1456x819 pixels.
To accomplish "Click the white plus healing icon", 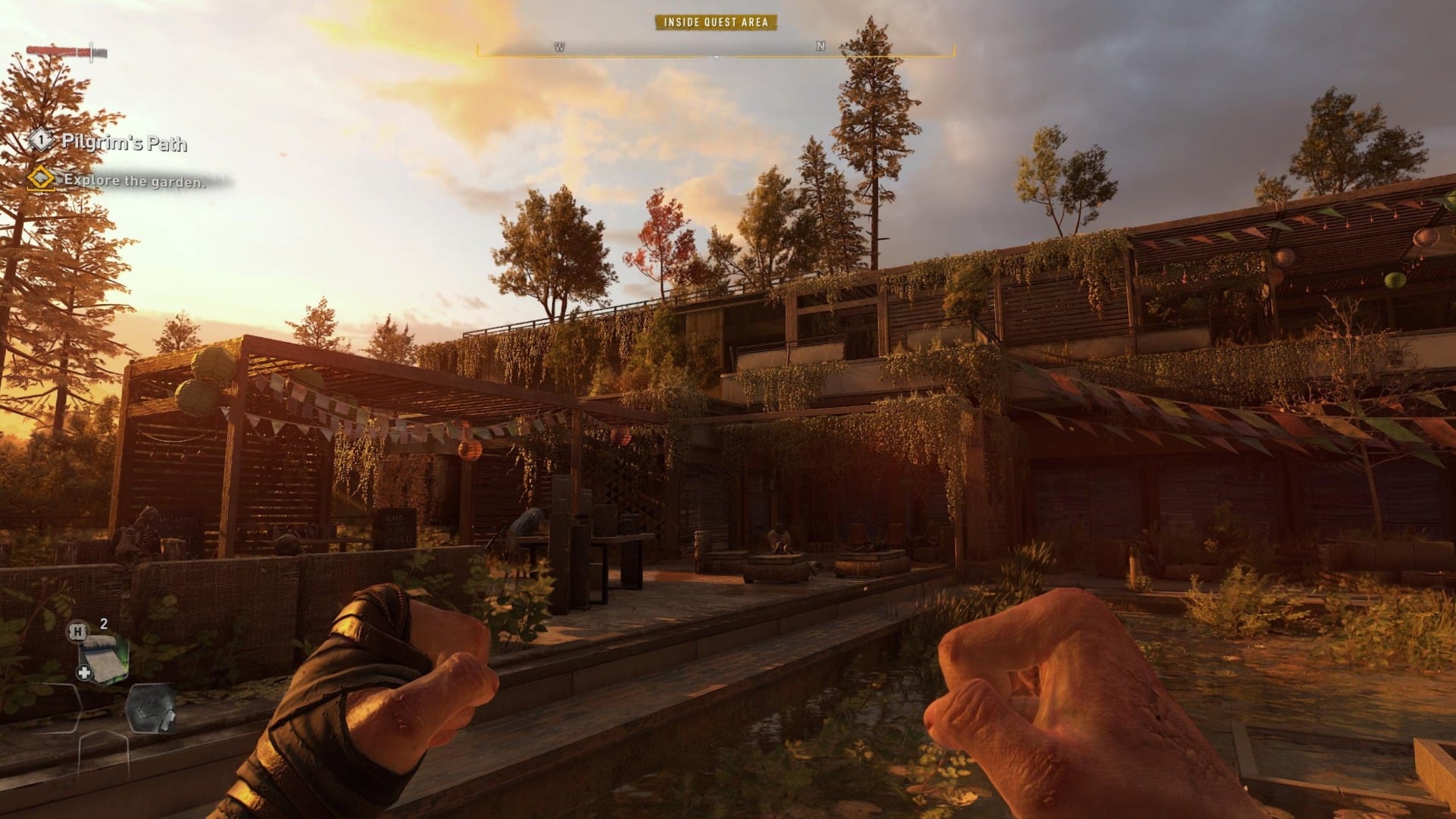I will 85,672.
